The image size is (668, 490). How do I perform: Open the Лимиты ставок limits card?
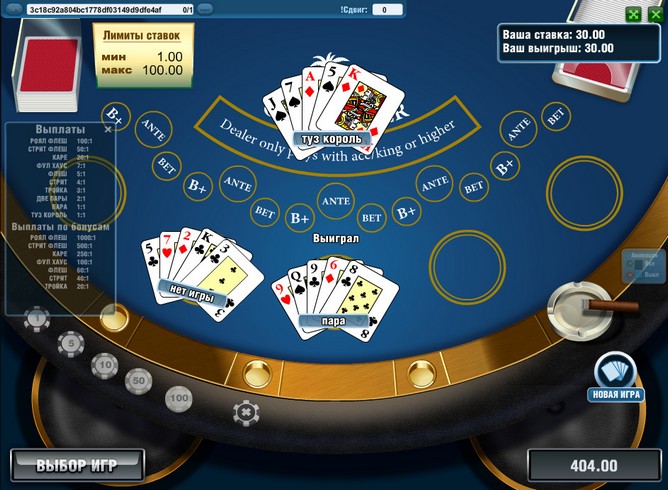pyautogui.click(x=143, y=53)
